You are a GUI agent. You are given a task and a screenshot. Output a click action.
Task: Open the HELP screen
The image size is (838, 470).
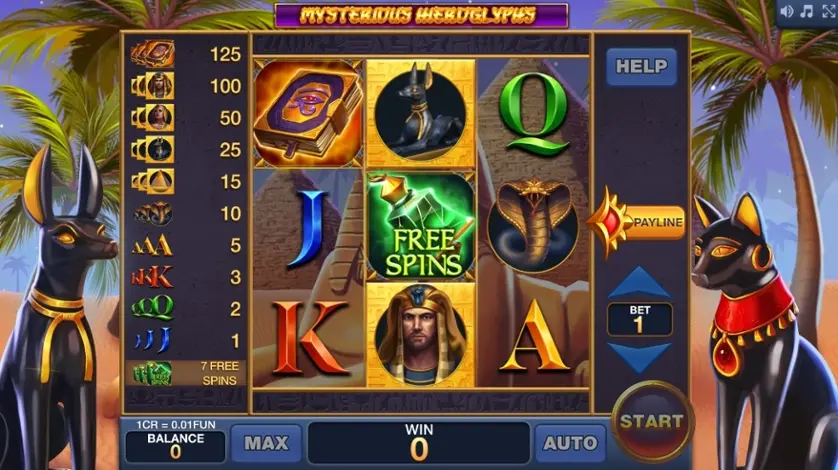point(641,67)
